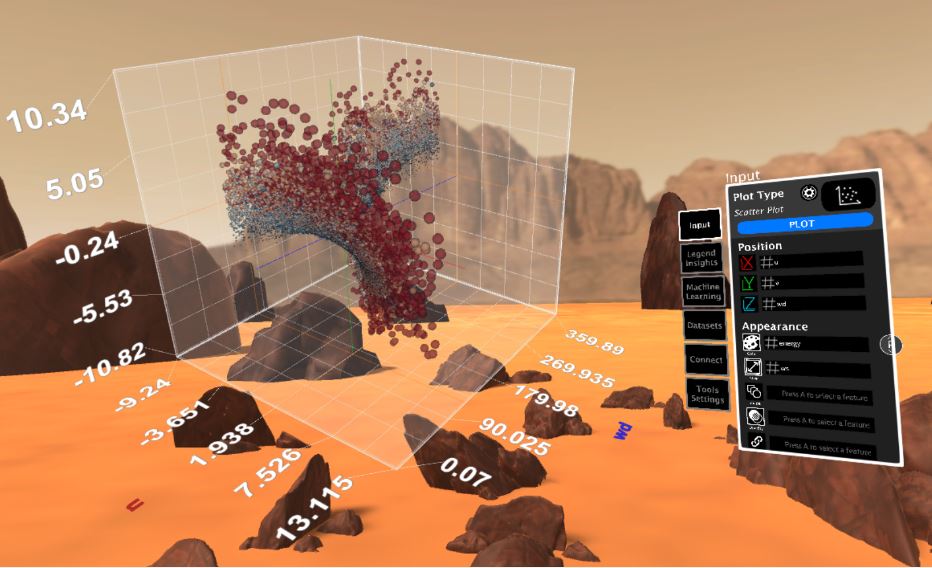Image resolution: width=932 pixels, height=568 pixels.
Task: Open the plot type gear settings
Action: pyautogui.click(x=808, y=193)
